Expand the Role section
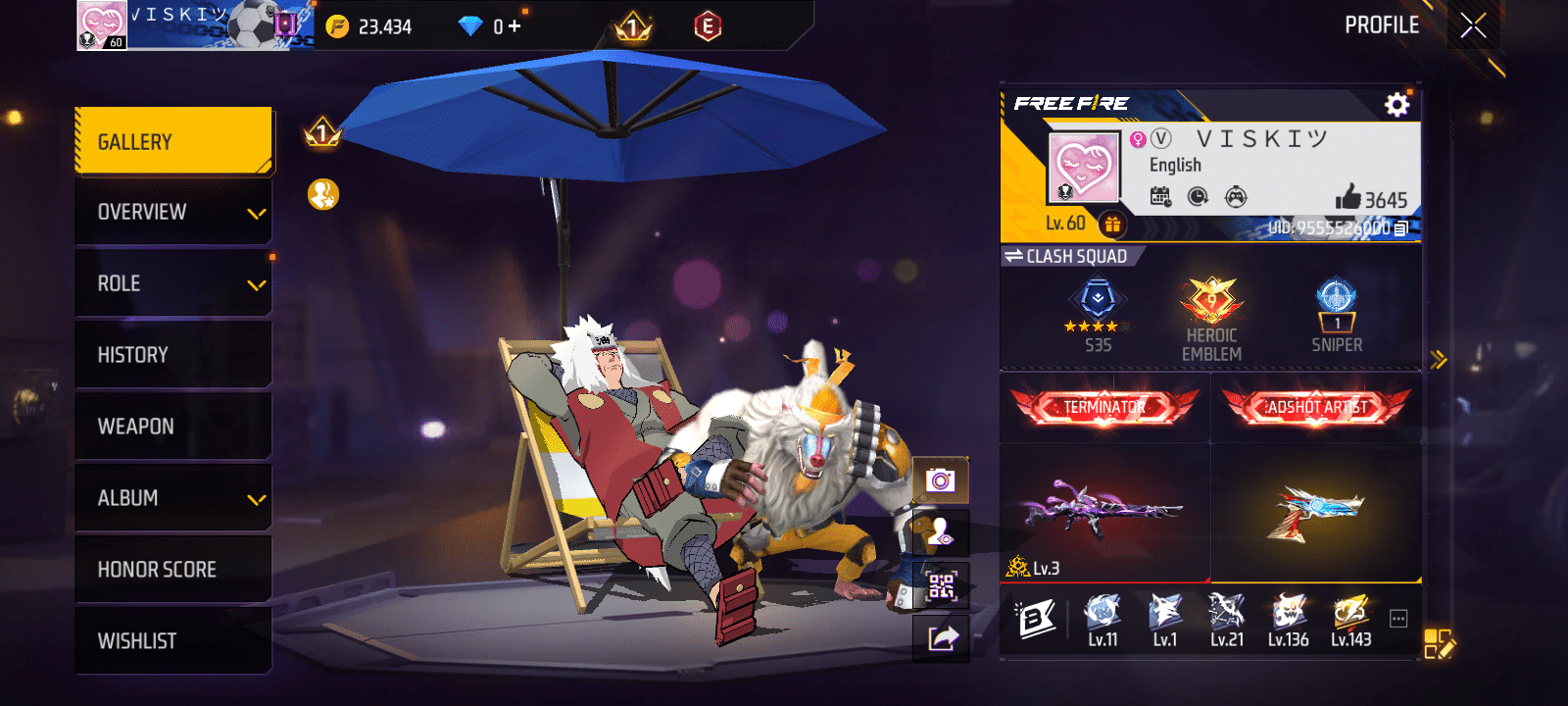 coord(173,284)
